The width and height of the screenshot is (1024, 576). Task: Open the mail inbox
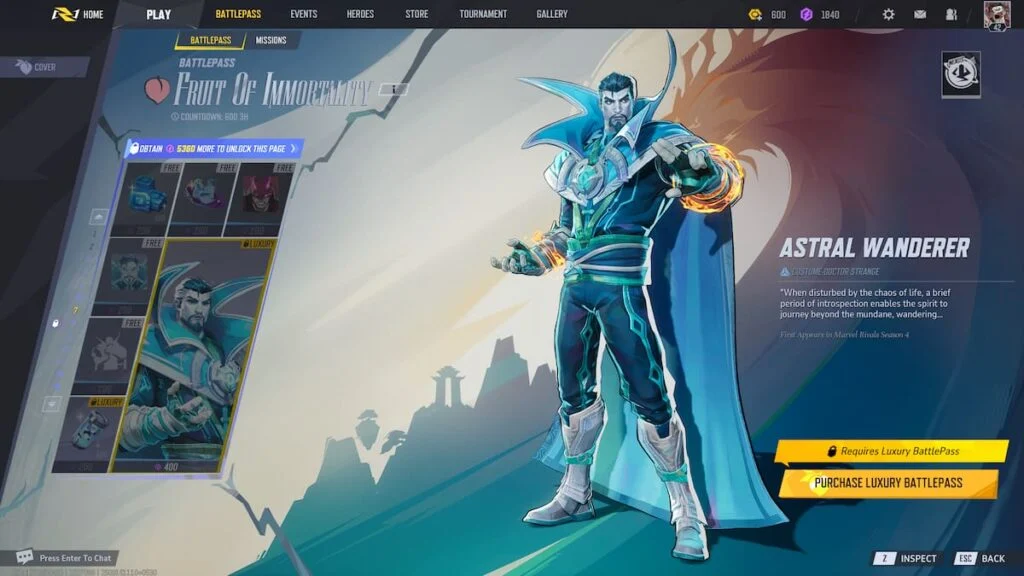tap(920, 15)
